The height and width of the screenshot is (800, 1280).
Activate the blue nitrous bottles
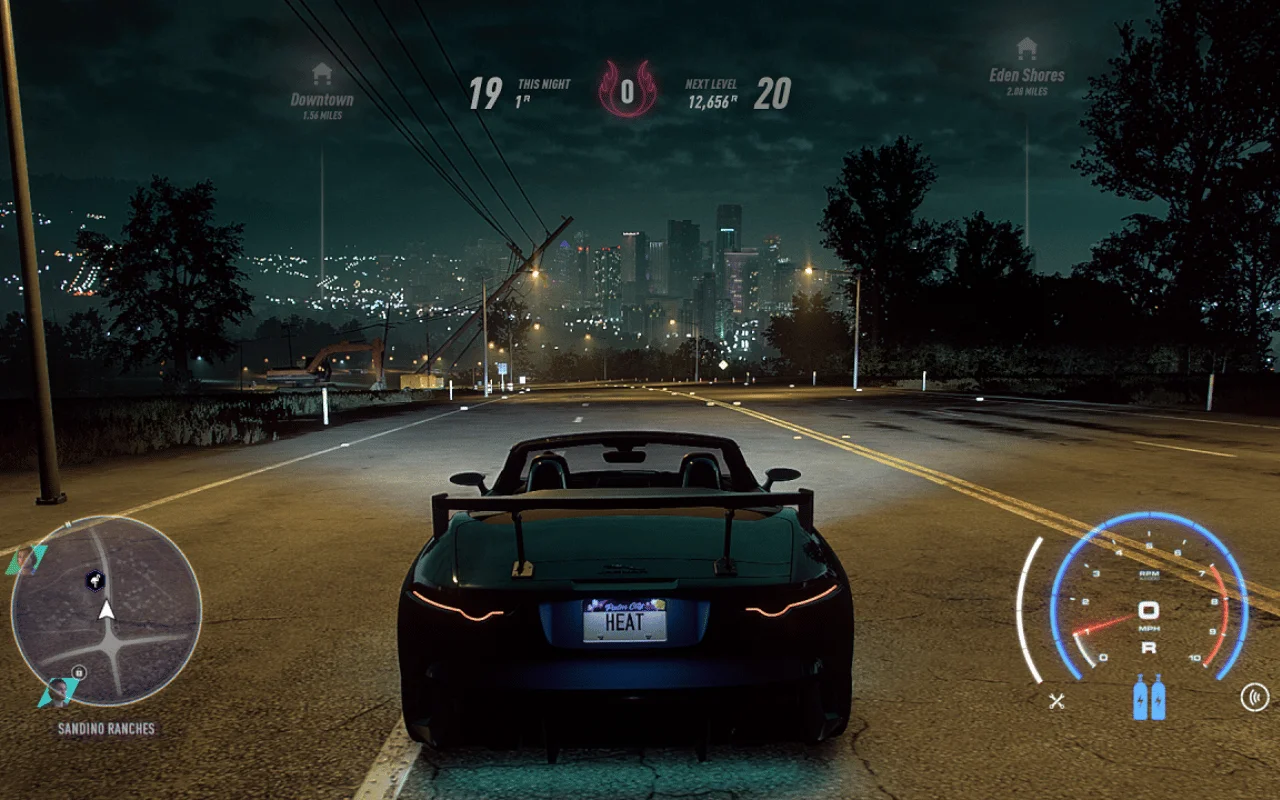pos(1149,697)
